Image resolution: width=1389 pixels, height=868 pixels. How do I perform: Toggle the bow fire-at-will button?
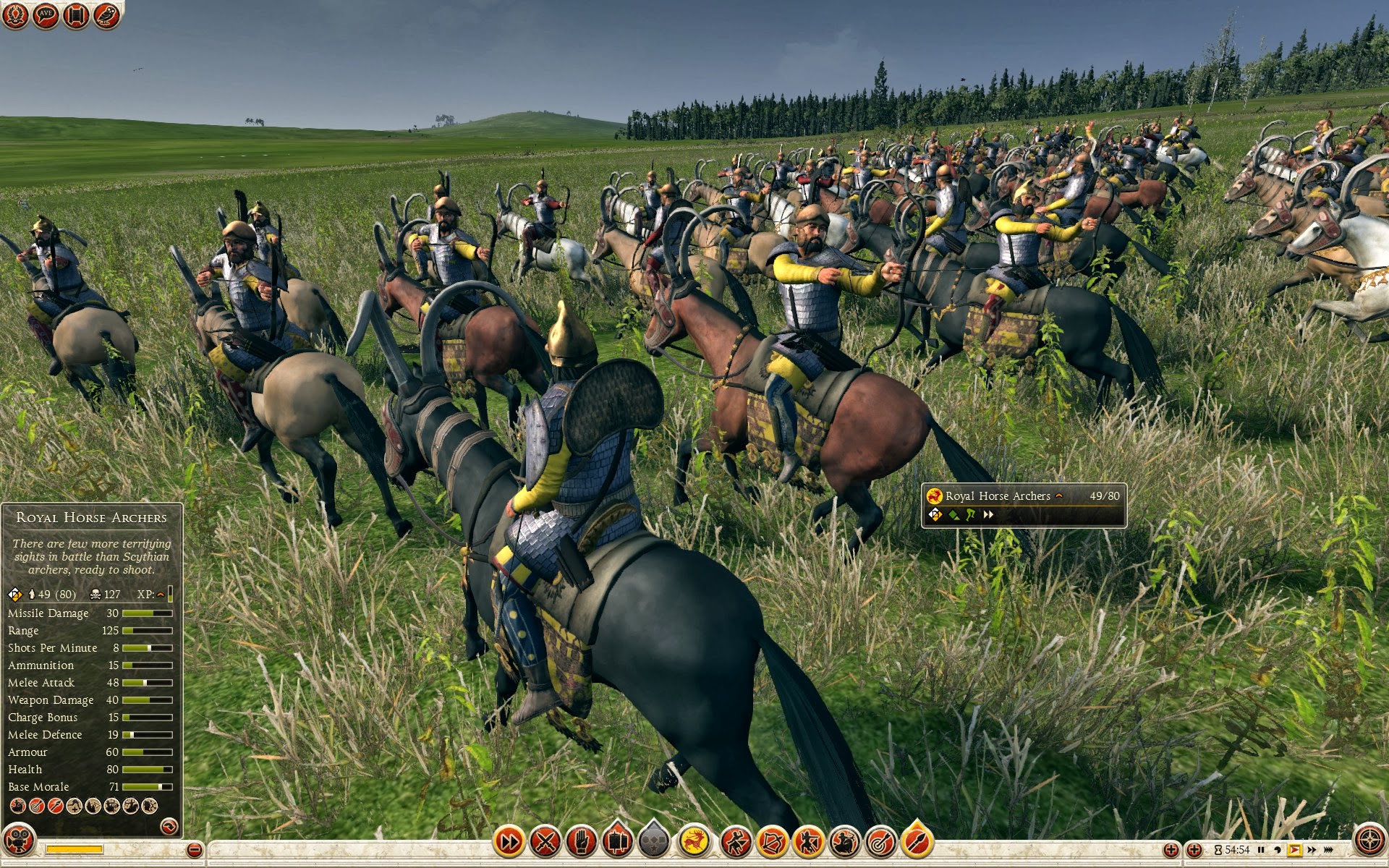click(772, 841)
